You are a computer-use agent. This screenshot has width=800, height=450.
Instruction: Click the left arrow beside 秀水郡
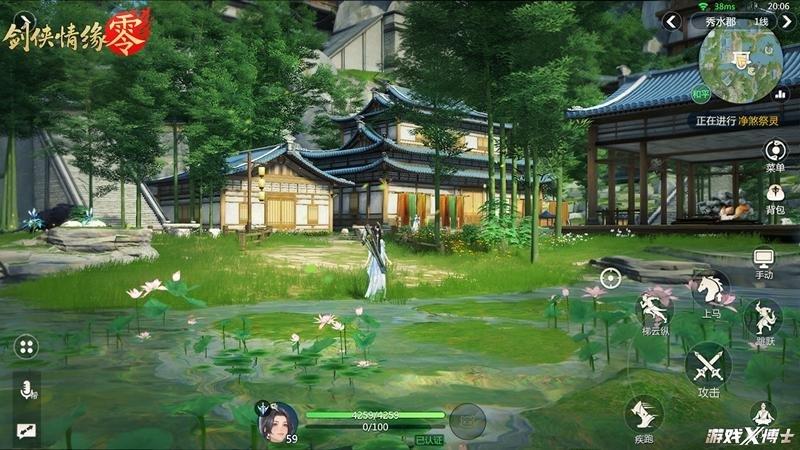pos(673,21)
